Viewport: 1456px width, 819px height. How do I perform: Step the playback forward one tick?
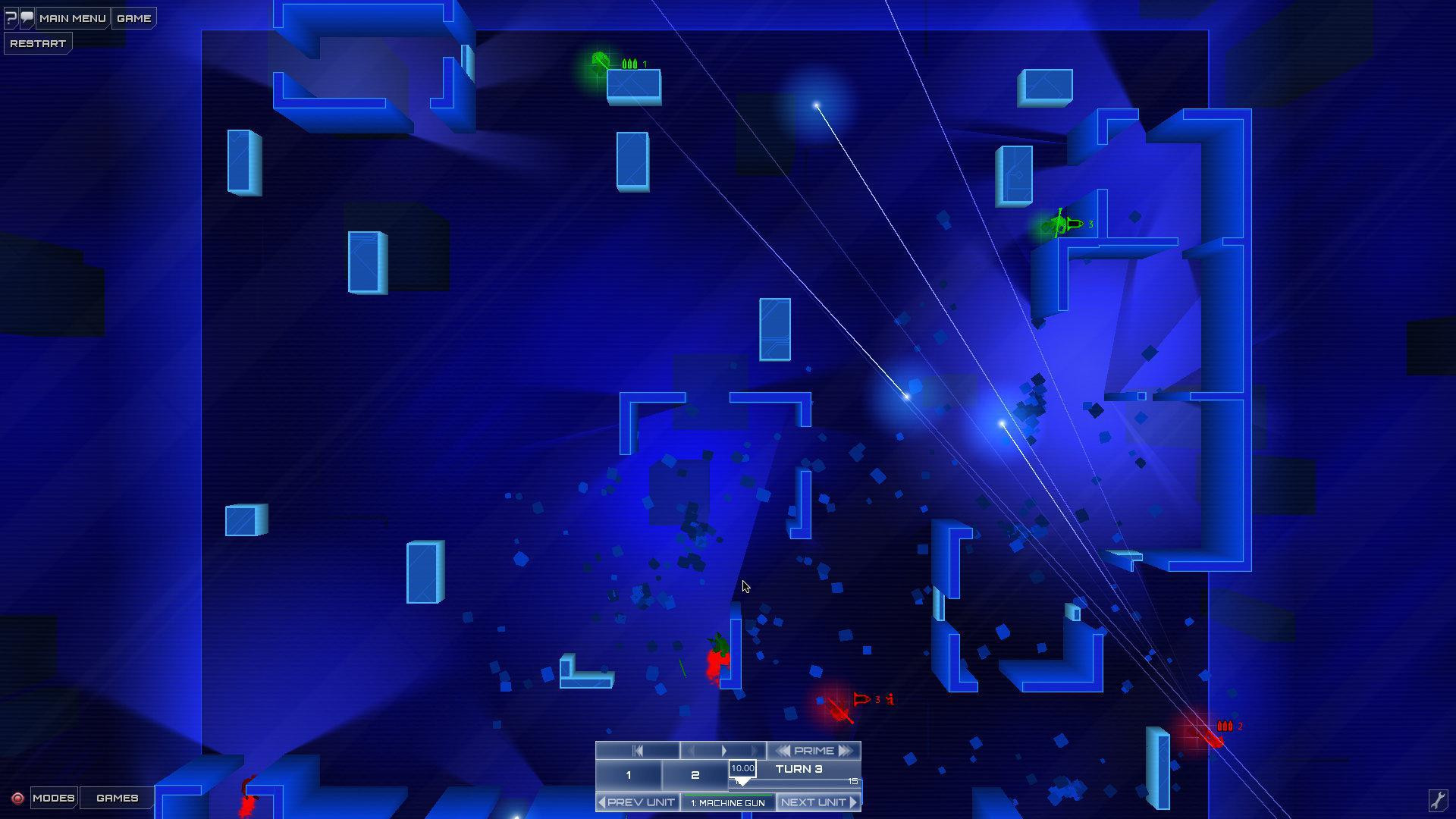[753, 751]
